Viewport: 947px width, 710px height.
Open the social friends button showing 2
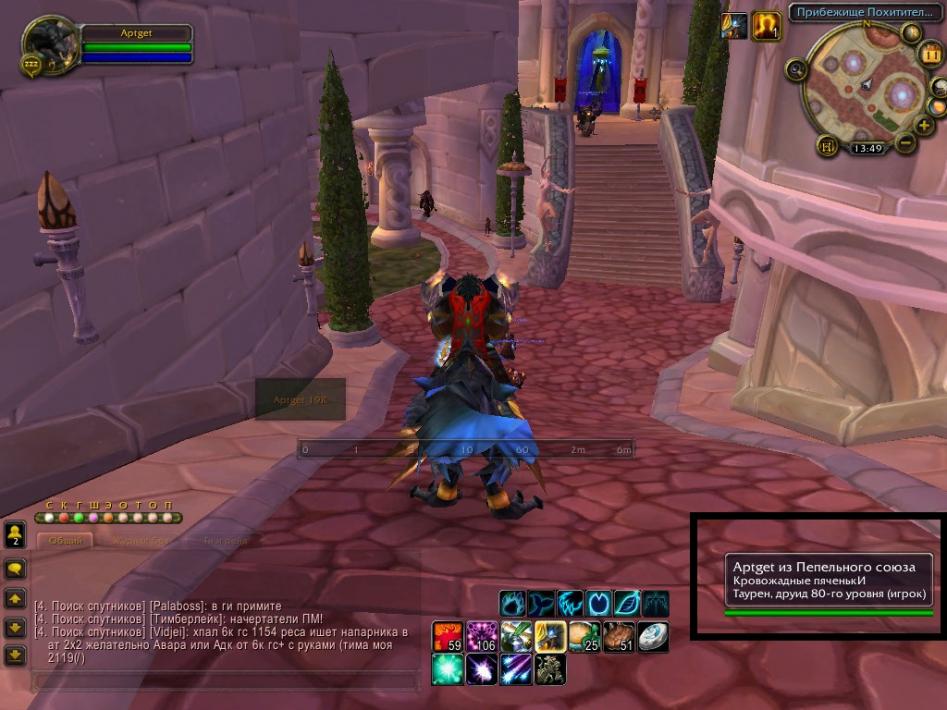click(15, 533)
